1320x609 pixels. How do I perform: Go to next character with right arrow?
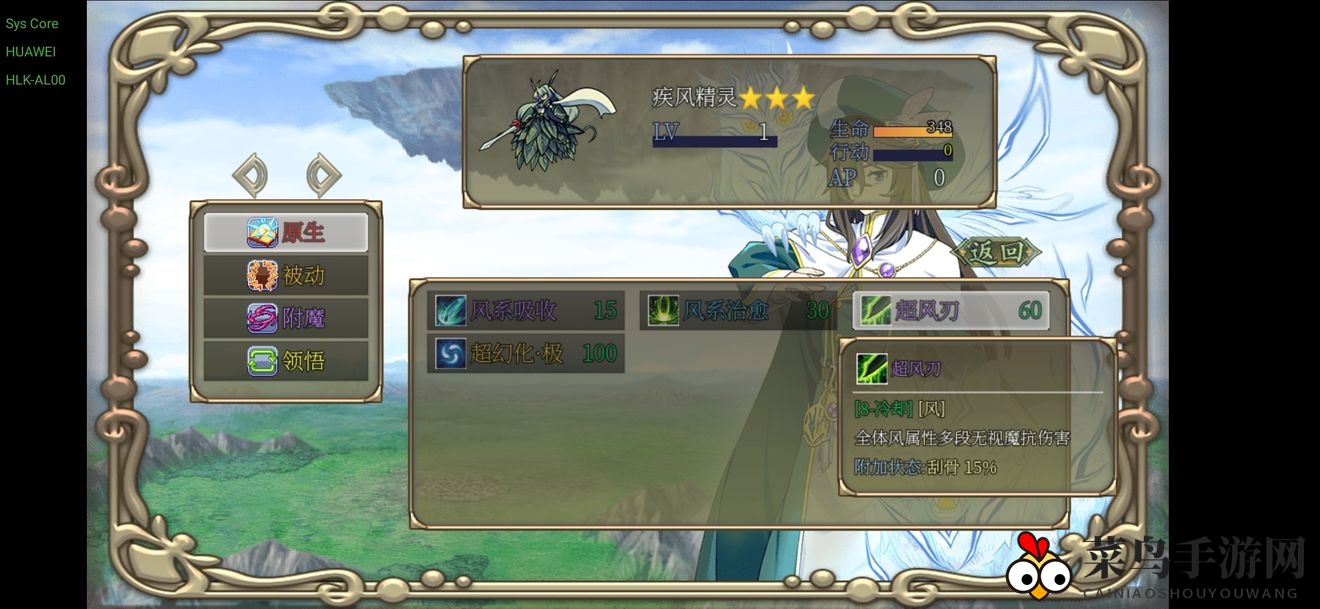point(323,175)
